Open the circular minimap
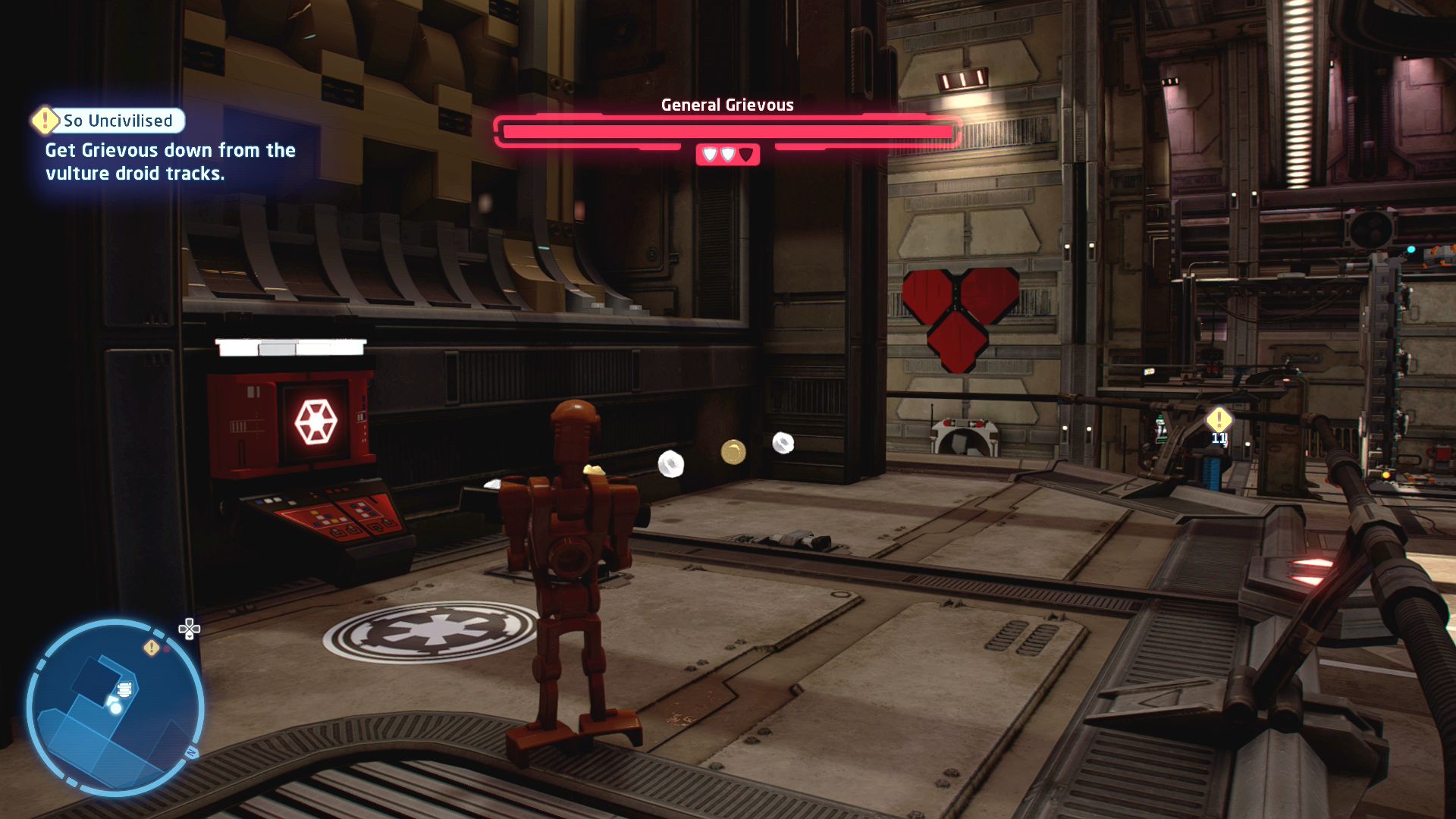Viewport: 1456px width, 819px height. tap(115, 708)
